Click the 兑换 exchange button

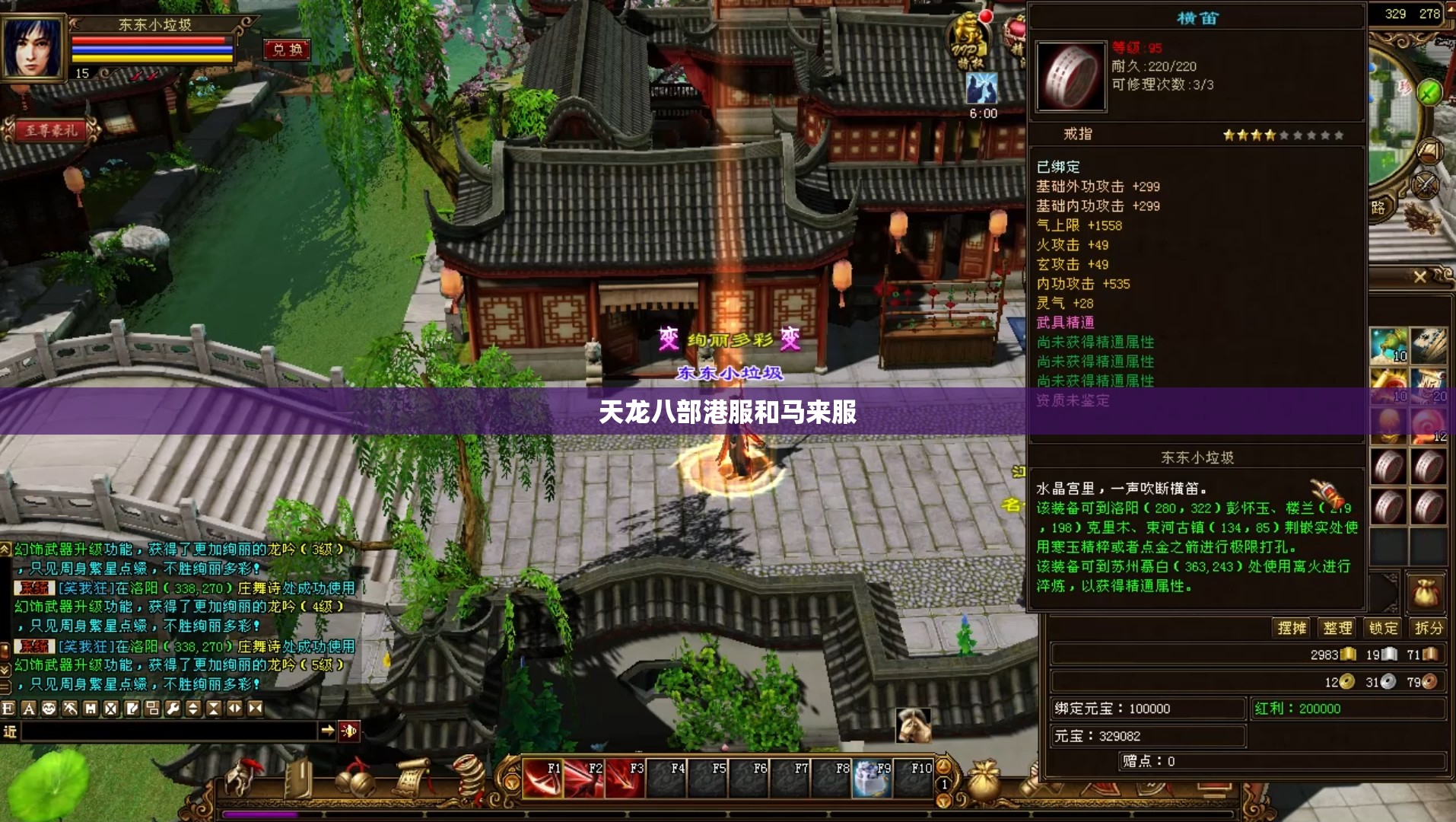[286, 50]
